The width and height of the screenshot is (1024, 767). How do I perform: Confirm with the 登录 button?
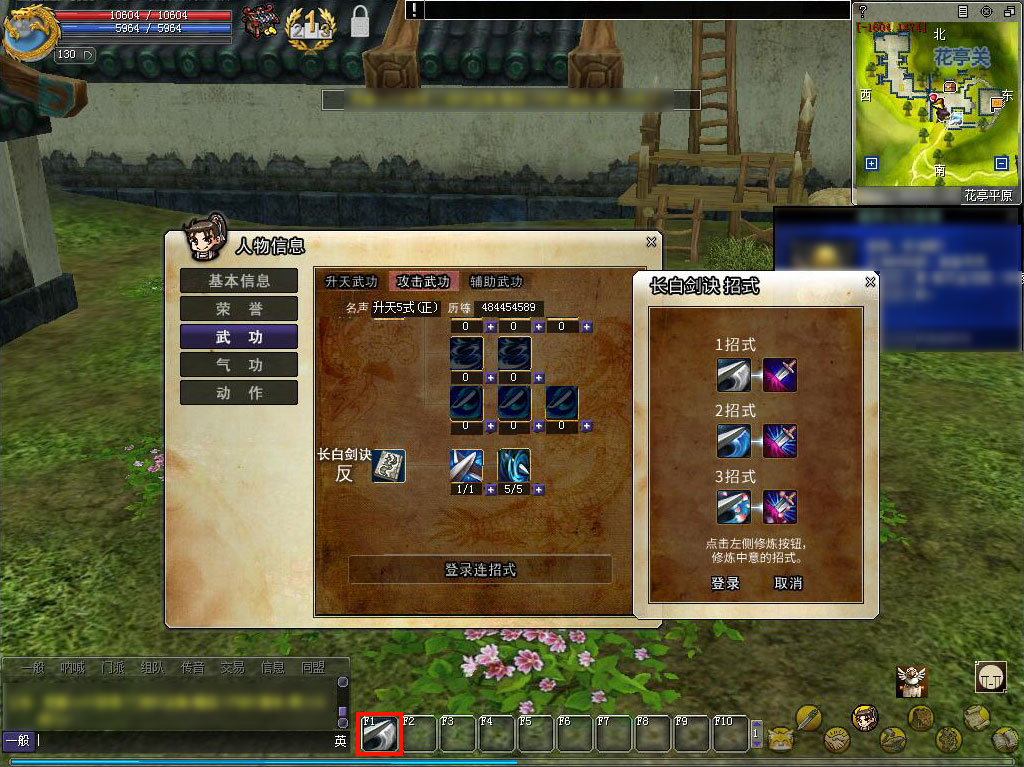[x=725, y=583]
